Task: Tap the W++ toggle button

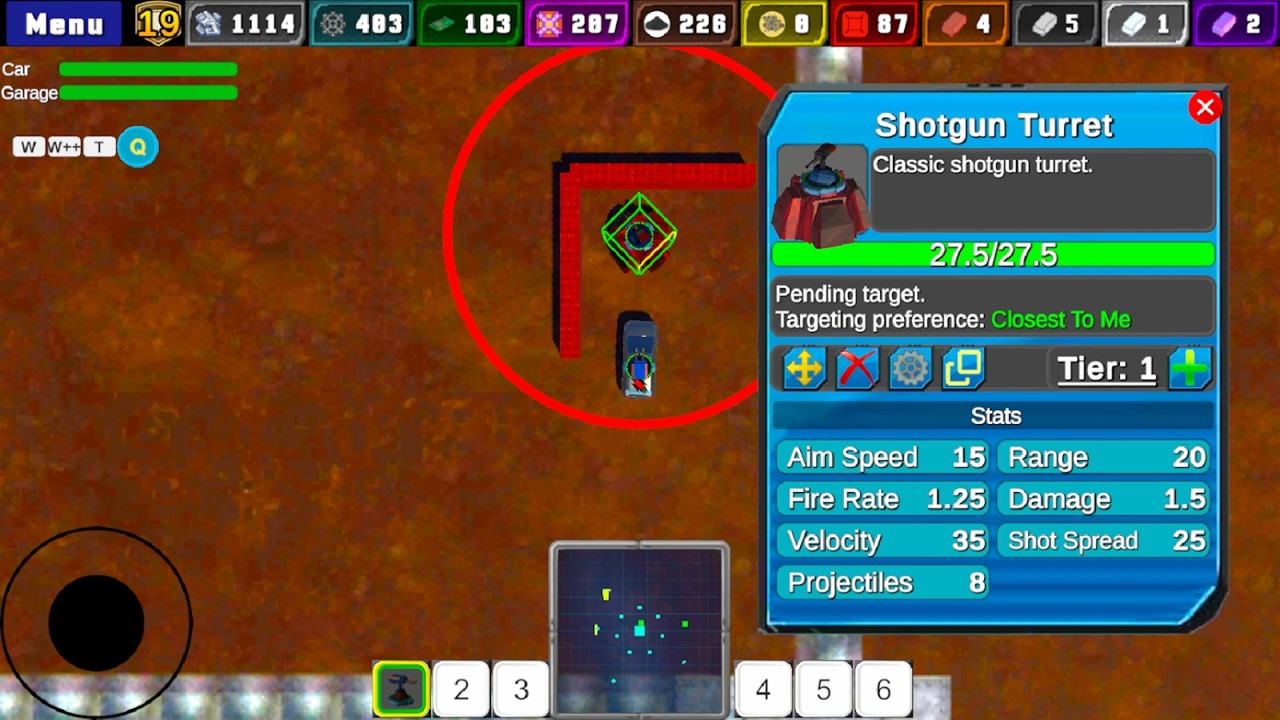Action: [64, 147]
